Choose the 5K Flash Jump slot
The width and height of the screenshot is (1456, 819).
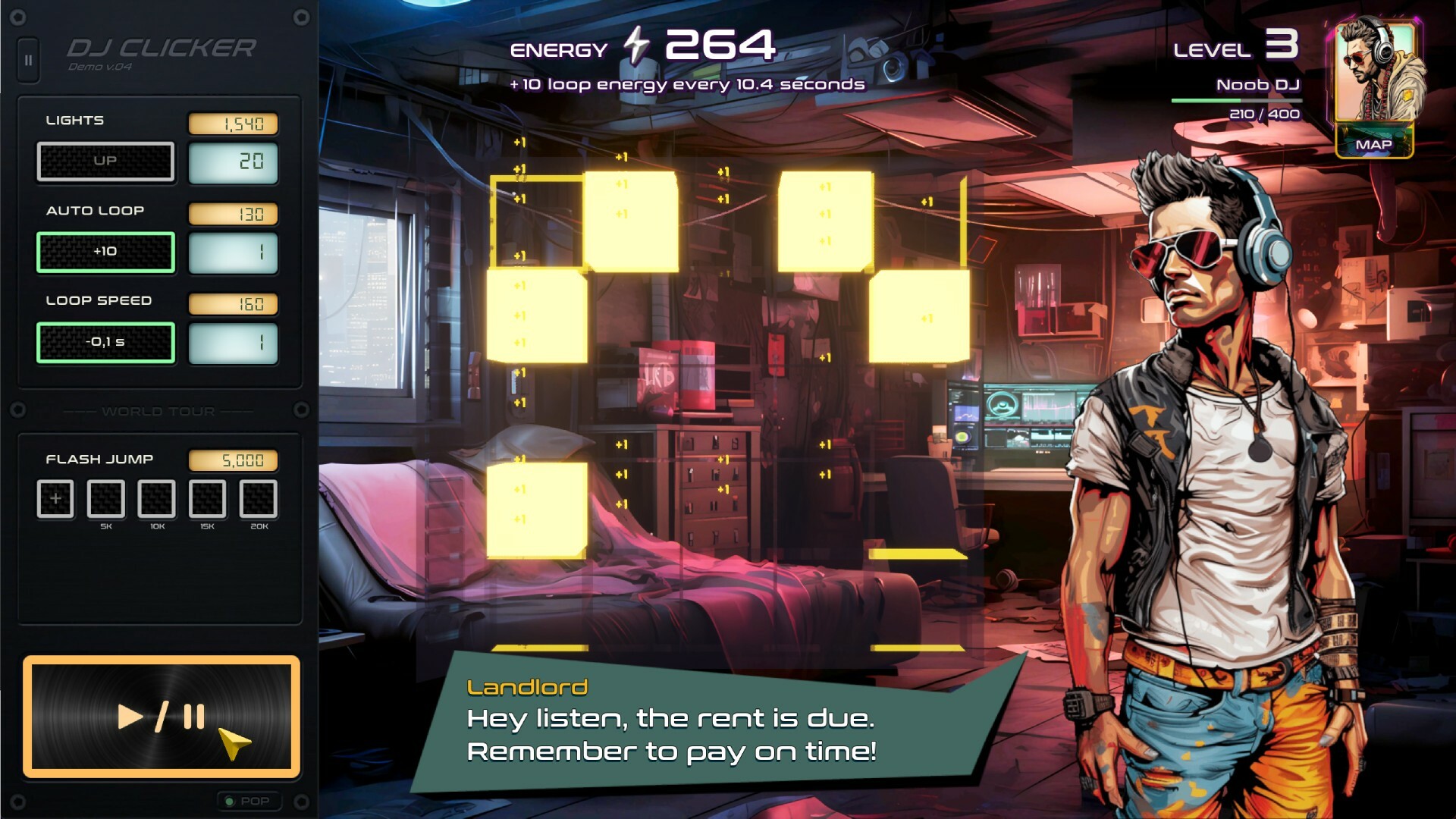pos(106,498)
